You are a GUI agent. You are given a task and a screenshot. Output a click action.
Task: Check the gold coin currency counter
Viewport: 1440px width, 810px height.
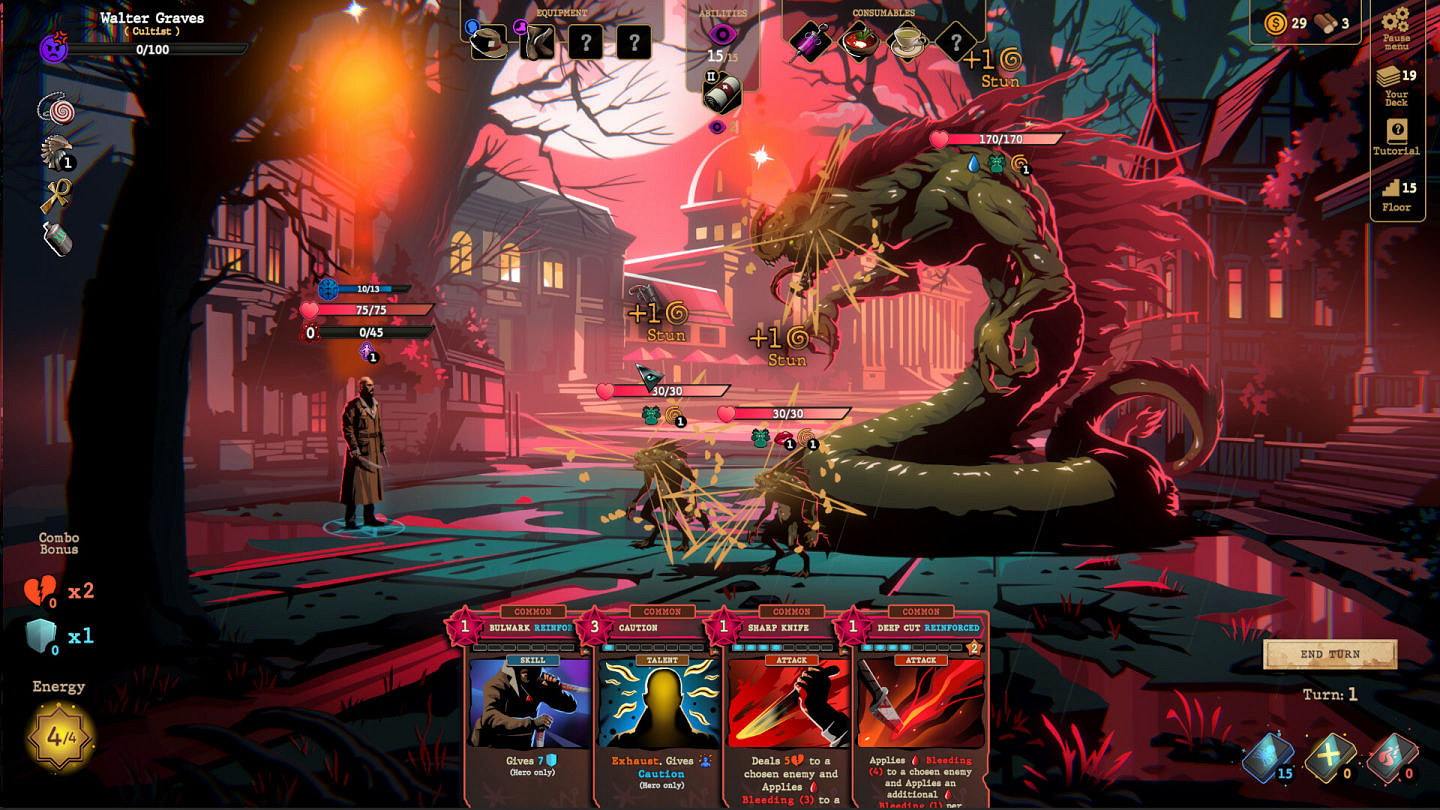tap(1276, 21)
